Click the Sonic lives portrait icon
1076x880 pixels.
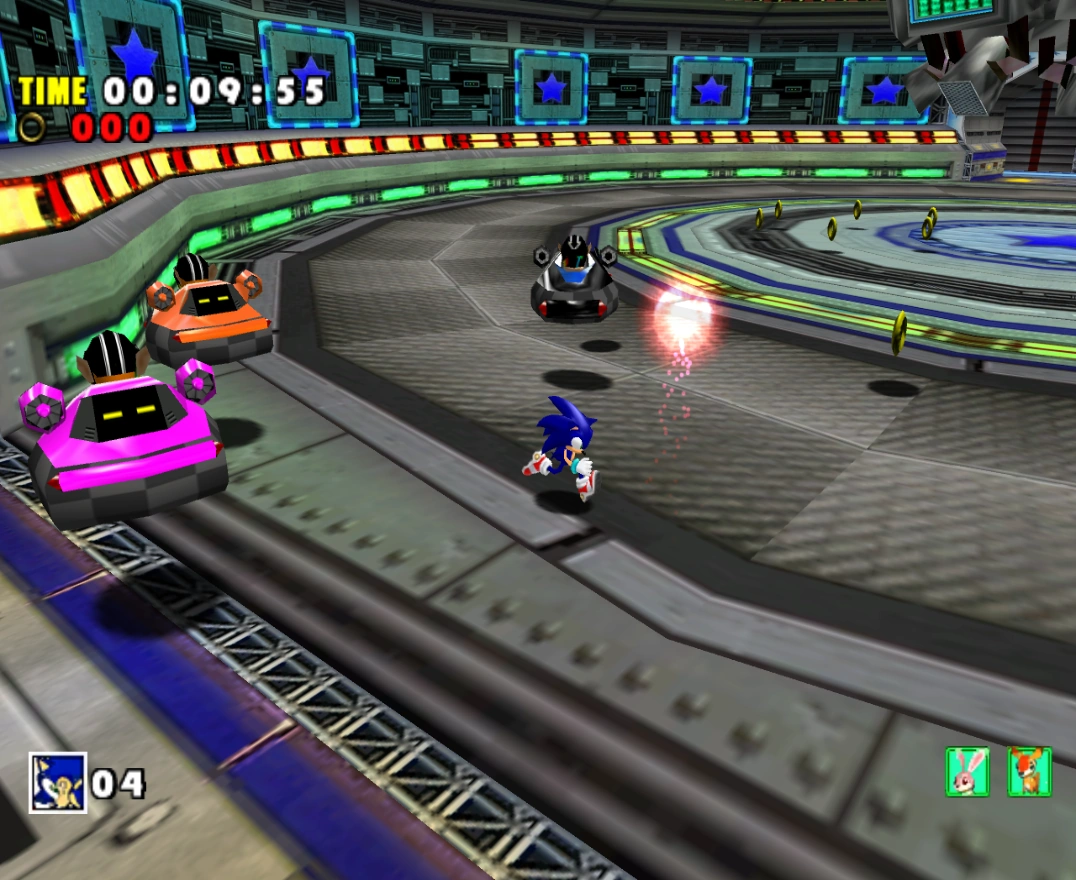[58, 782]
